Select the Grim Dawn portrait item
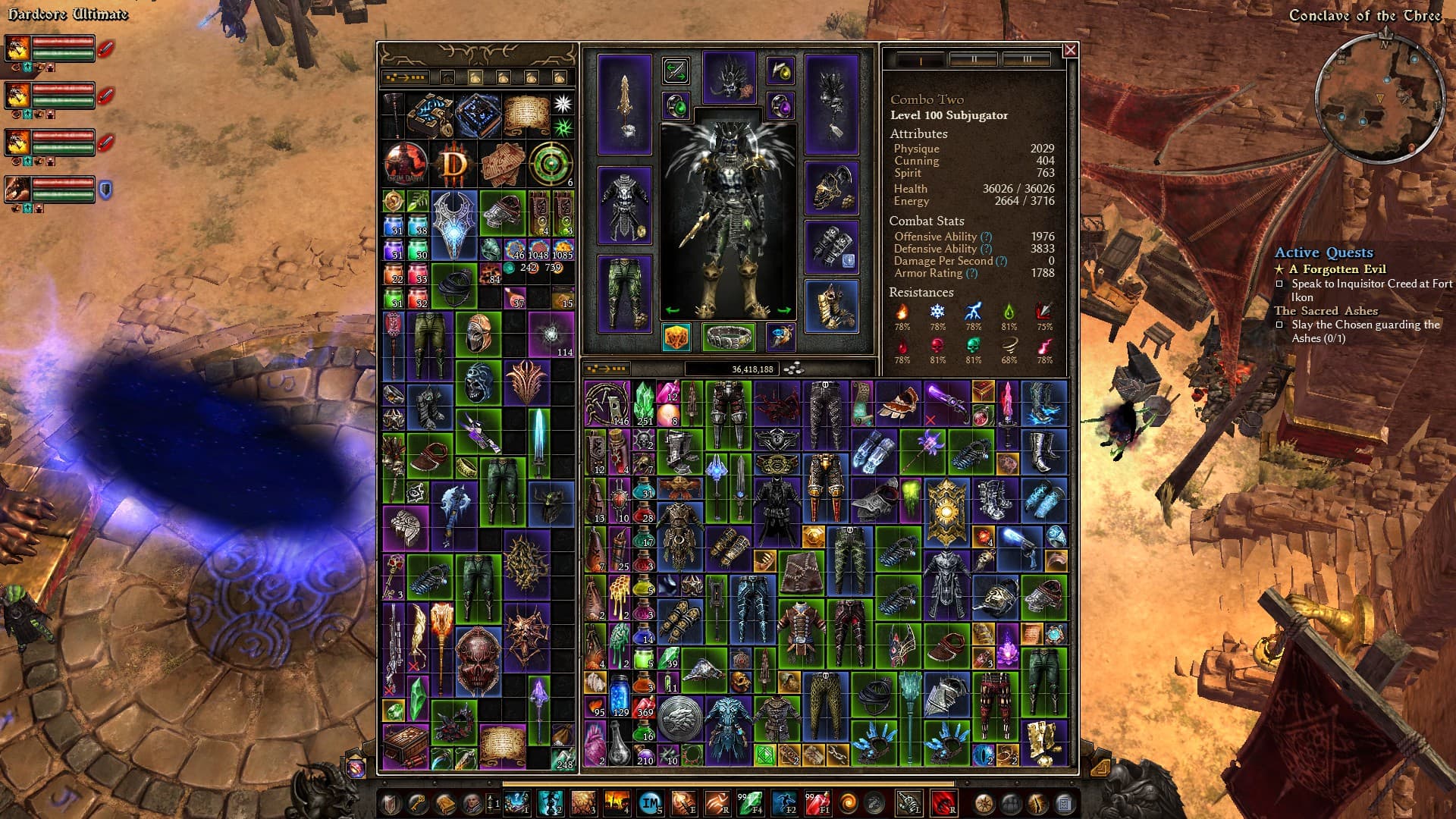The height and width of the screenshot is (819, 1456). click(406, 164)
